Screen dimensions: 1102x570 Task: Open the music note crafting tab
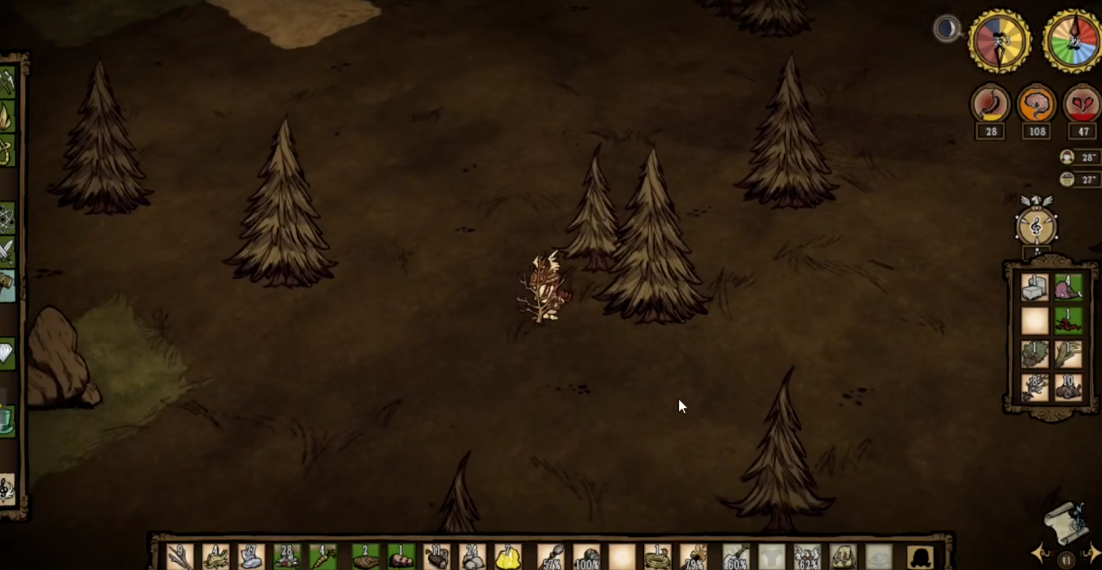7,489
